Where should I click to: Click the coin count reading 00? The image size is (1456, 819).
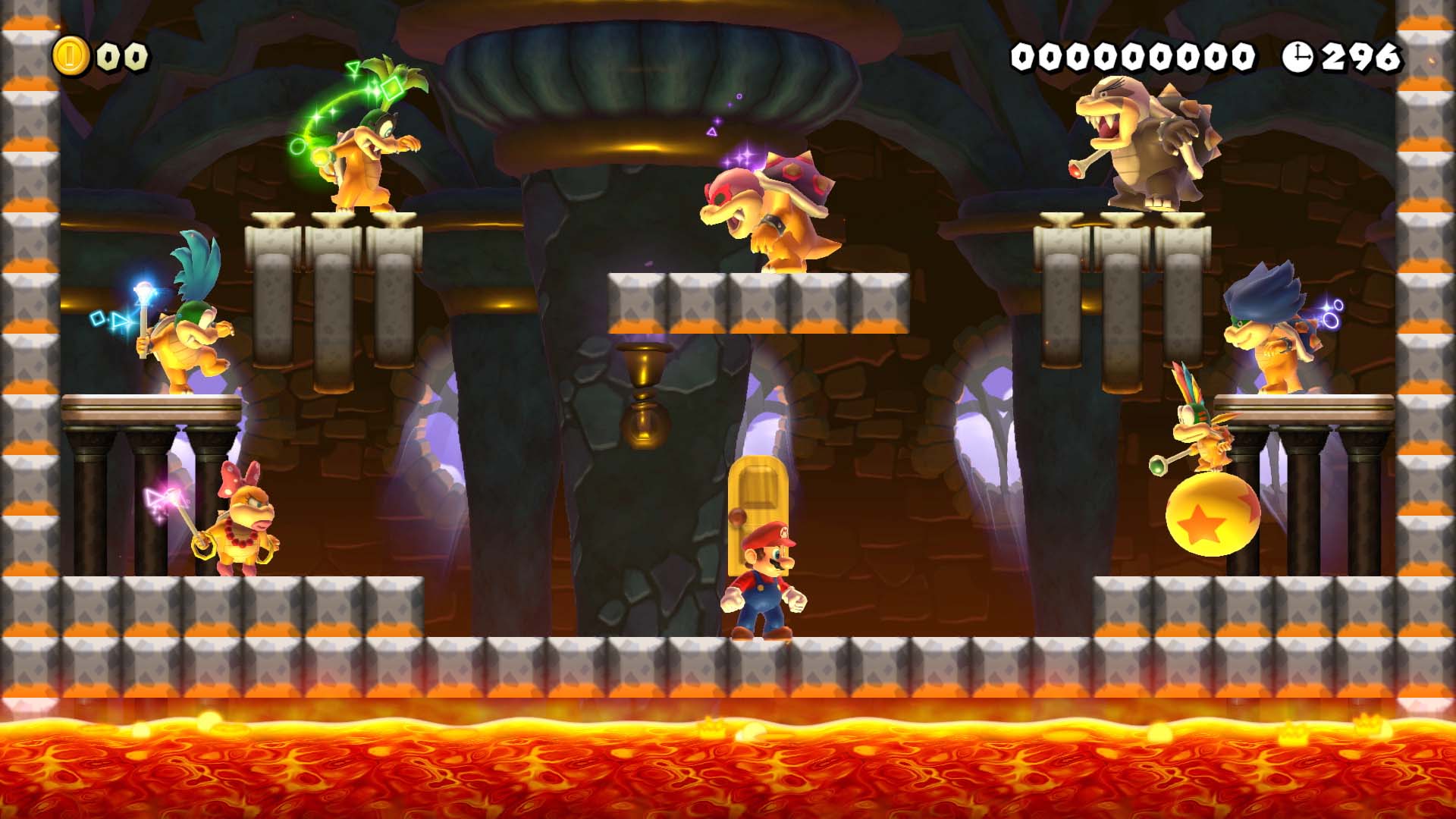click(121, 55)
